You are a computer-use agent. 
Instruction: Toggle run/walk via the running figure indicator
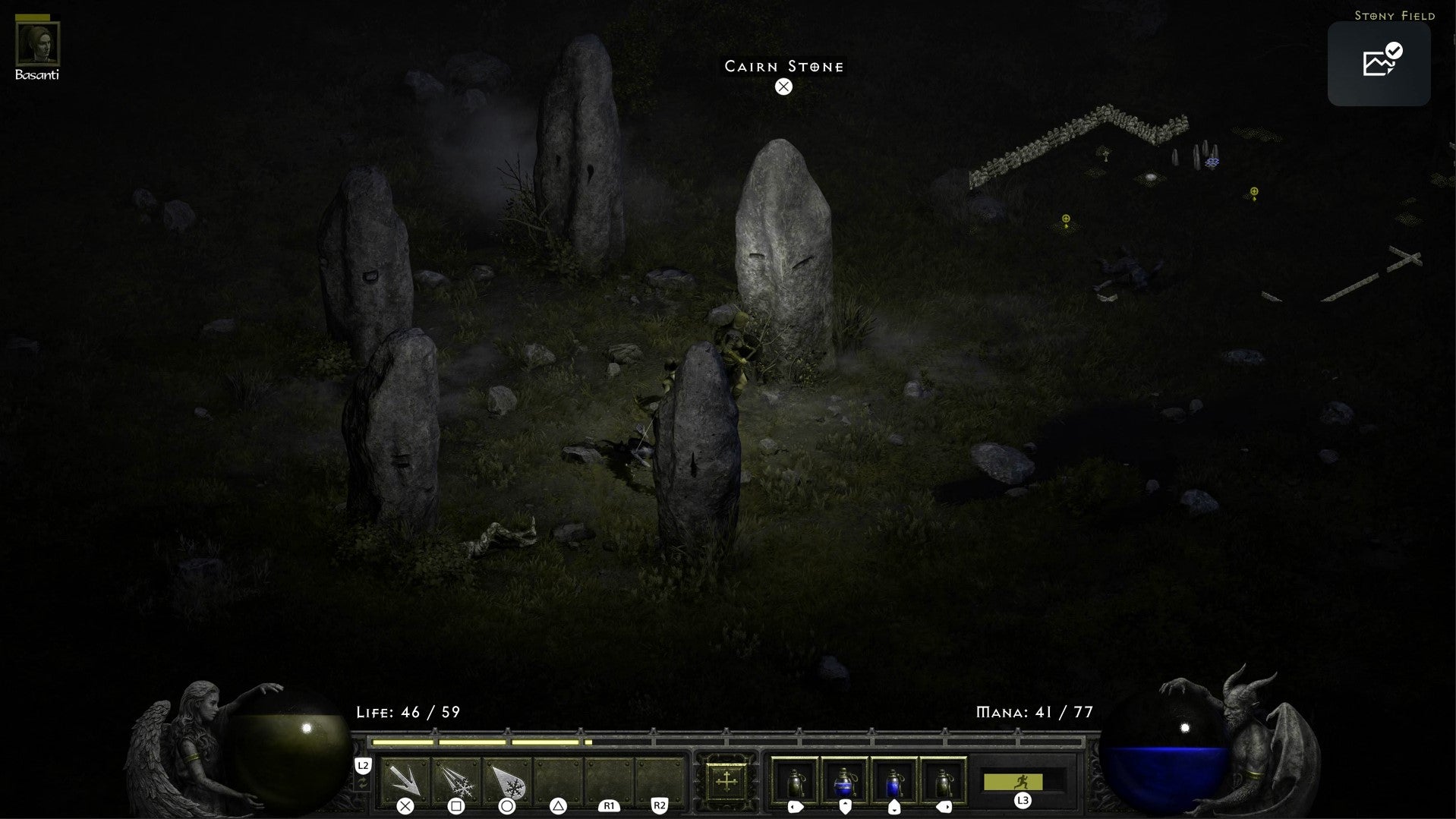1023,780
